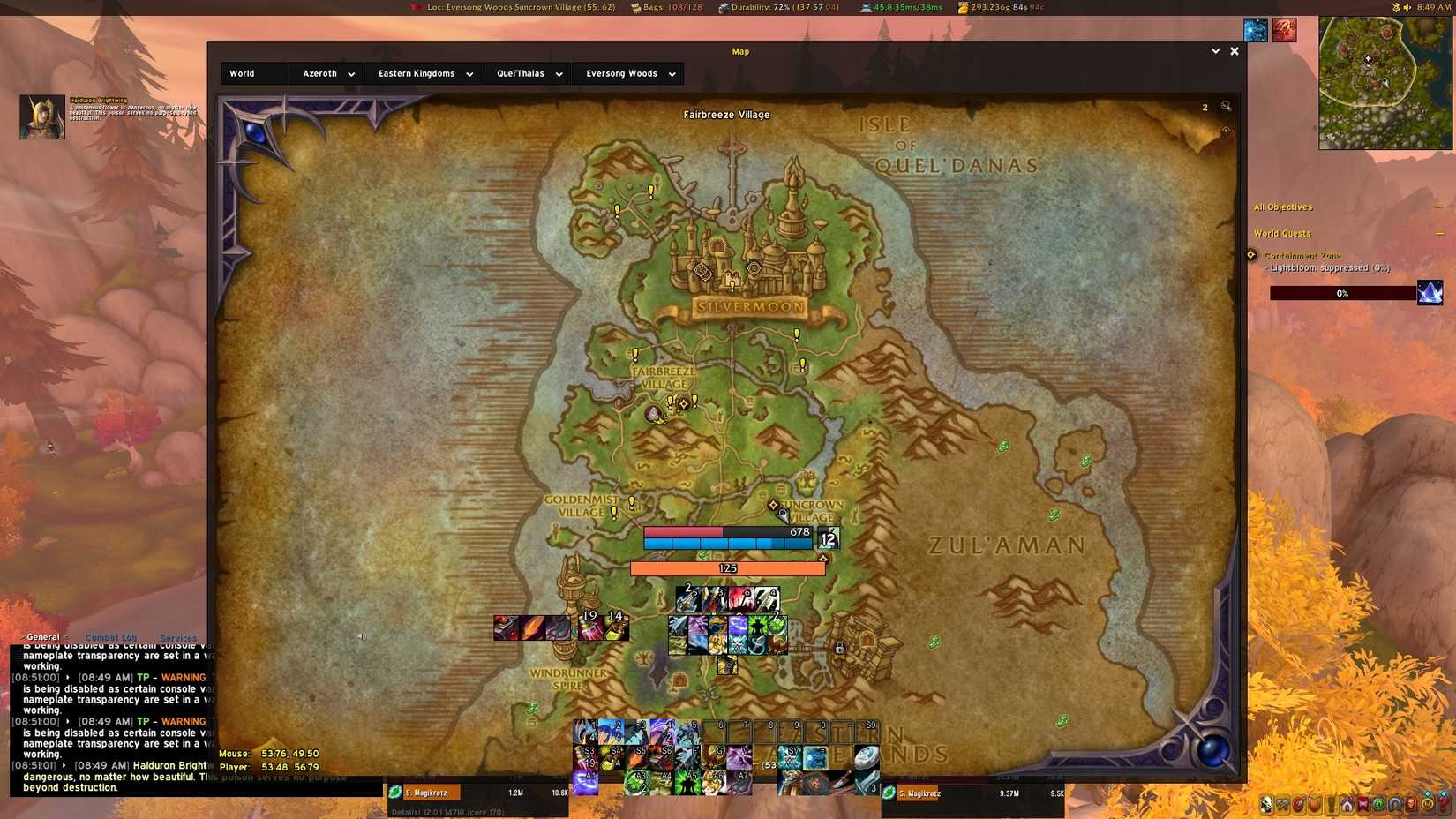The height and width of the screenshot is (819, 1456).
Task: Click the green Details! meter icon next to Magikretz
Action: click(x=394, y=793)
